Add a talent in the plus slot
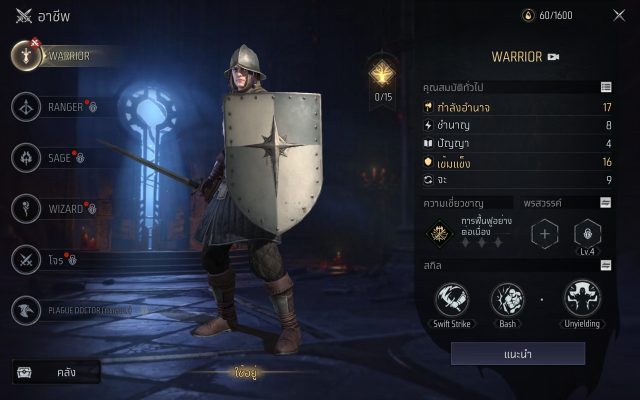Image resolution: width=640 pixels, height=400 pixels. [545, 235]
